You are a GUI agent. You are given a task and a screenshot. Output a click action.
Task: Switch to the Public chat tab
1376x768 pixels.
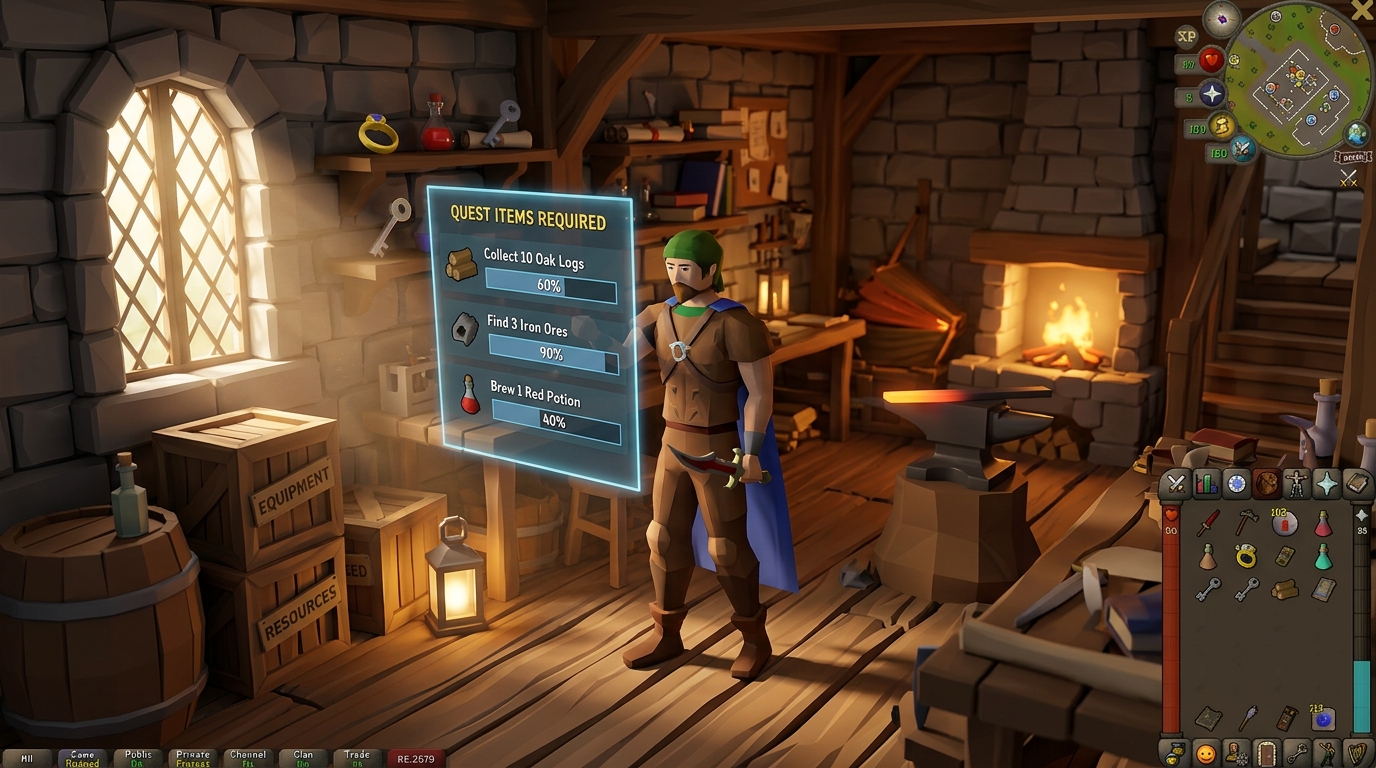pyautogui.click(x=137, y=757)
